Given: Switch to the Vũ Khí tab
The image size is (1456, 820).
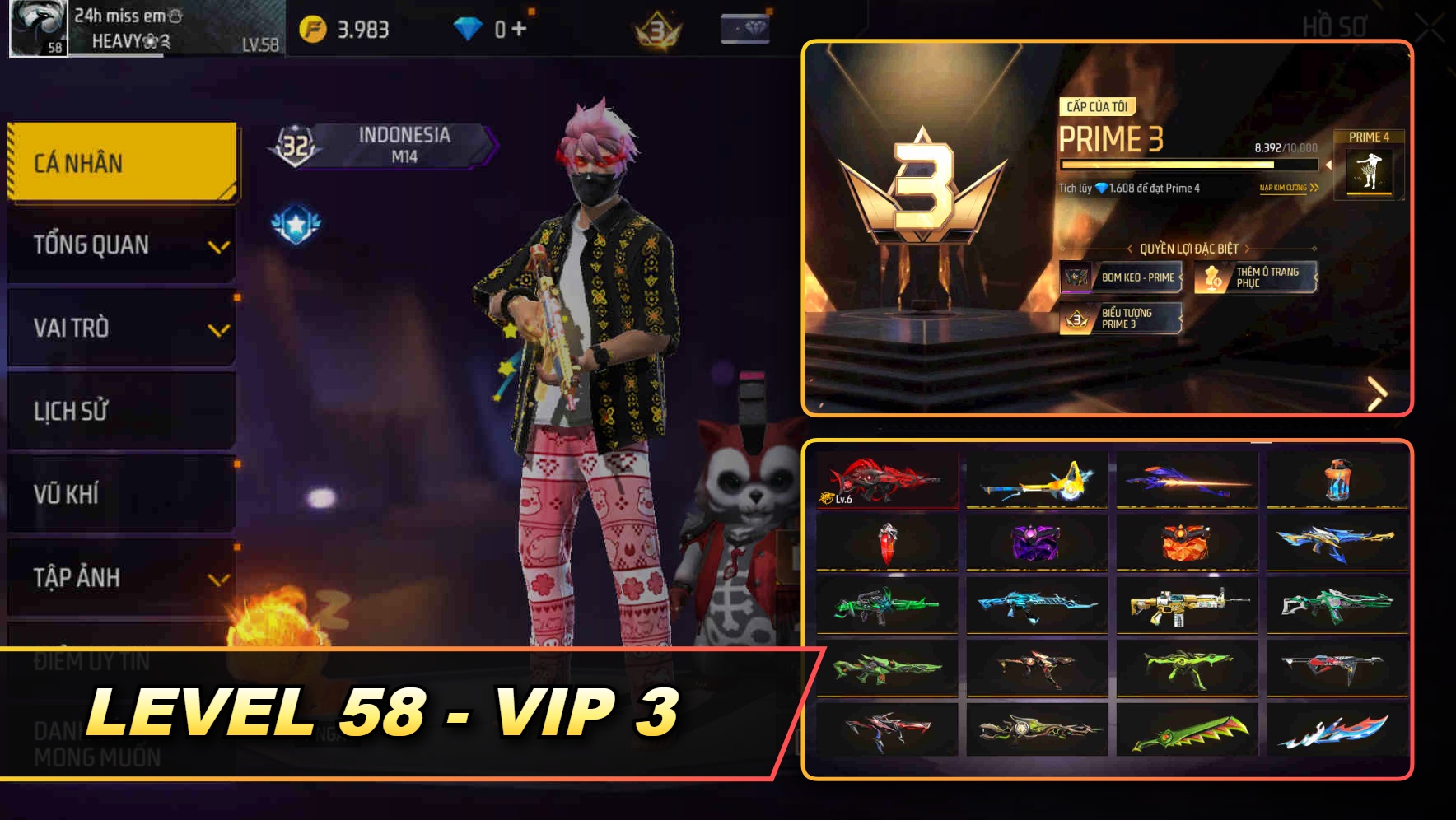Looking at the screenshot, I should (121, 494).
